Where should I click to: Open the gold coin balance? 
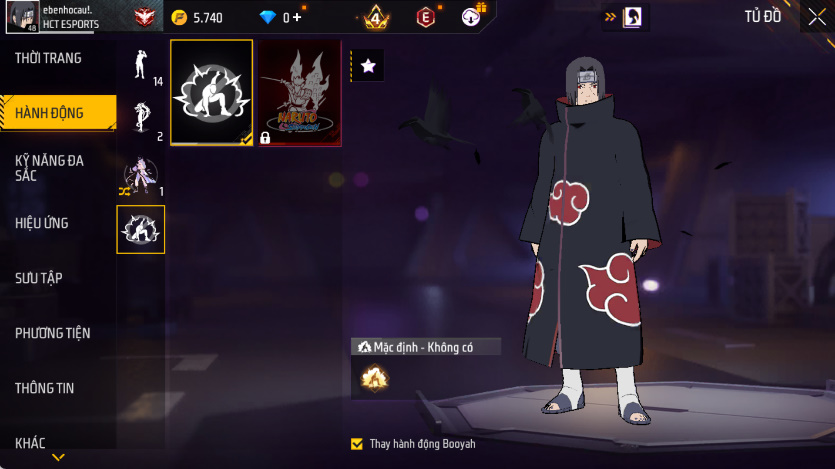point(196,17)
